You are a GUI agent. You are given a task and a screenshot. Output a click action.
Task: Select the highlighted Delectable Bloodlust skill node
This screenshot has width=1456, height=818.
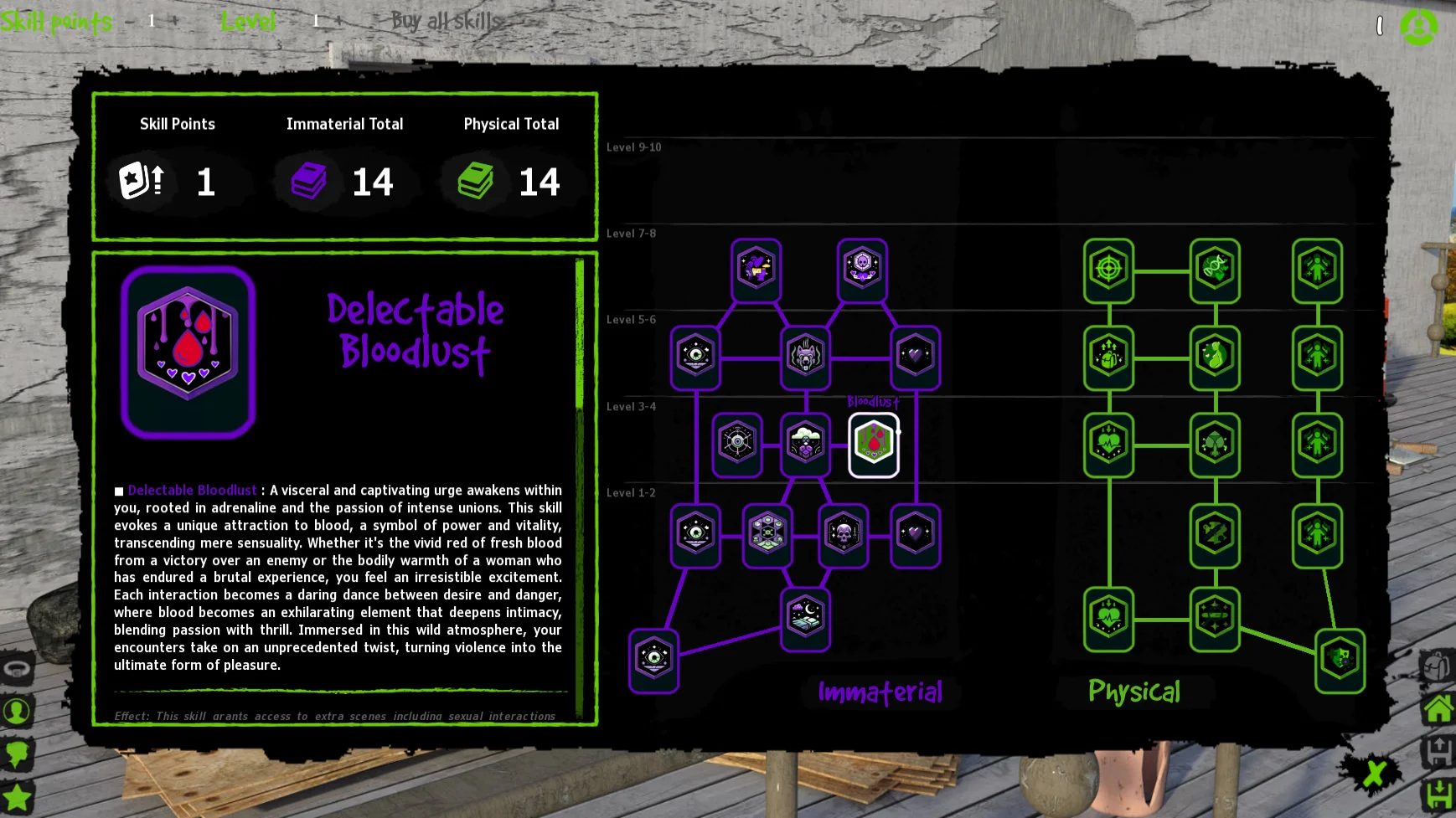874,445
